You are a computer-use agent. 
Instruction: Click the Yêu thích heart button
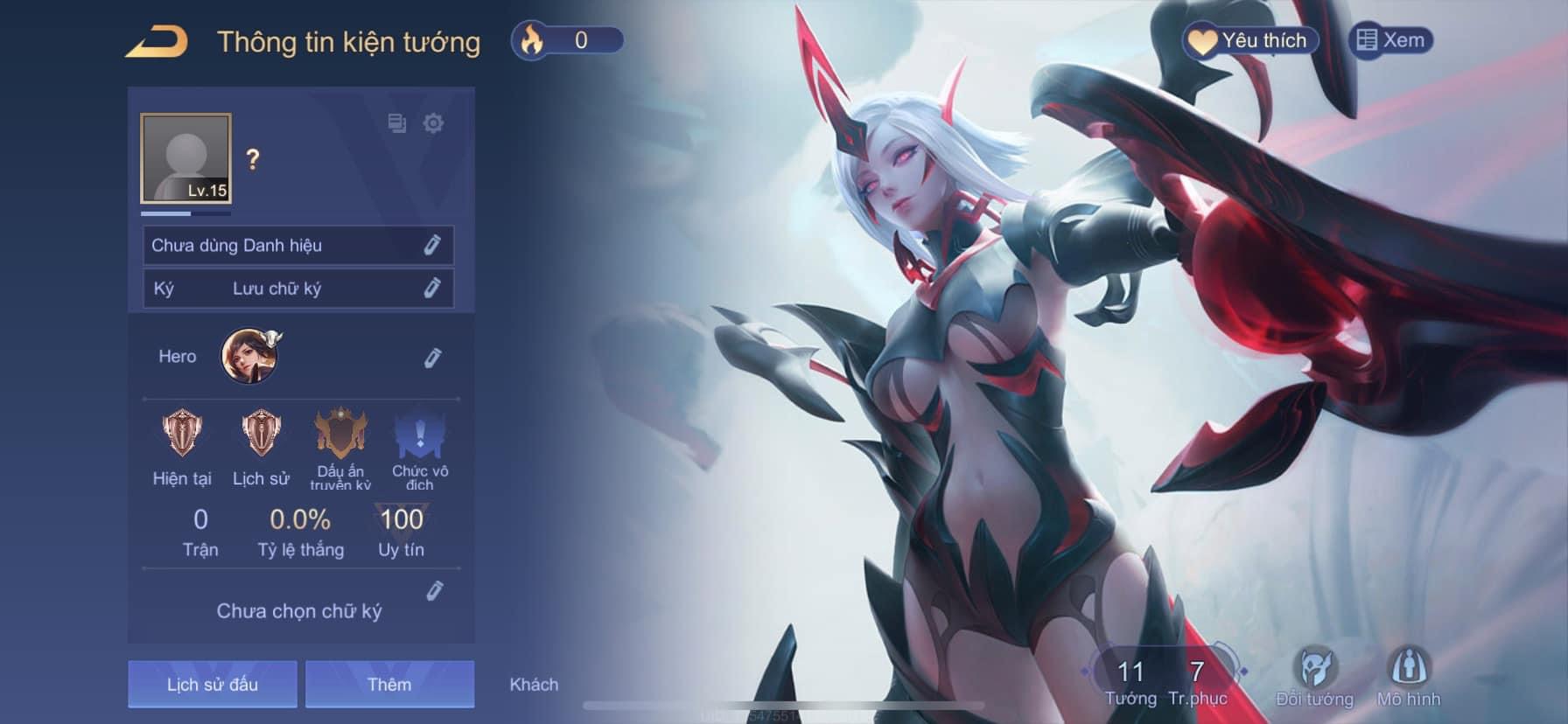point(1249,41)
